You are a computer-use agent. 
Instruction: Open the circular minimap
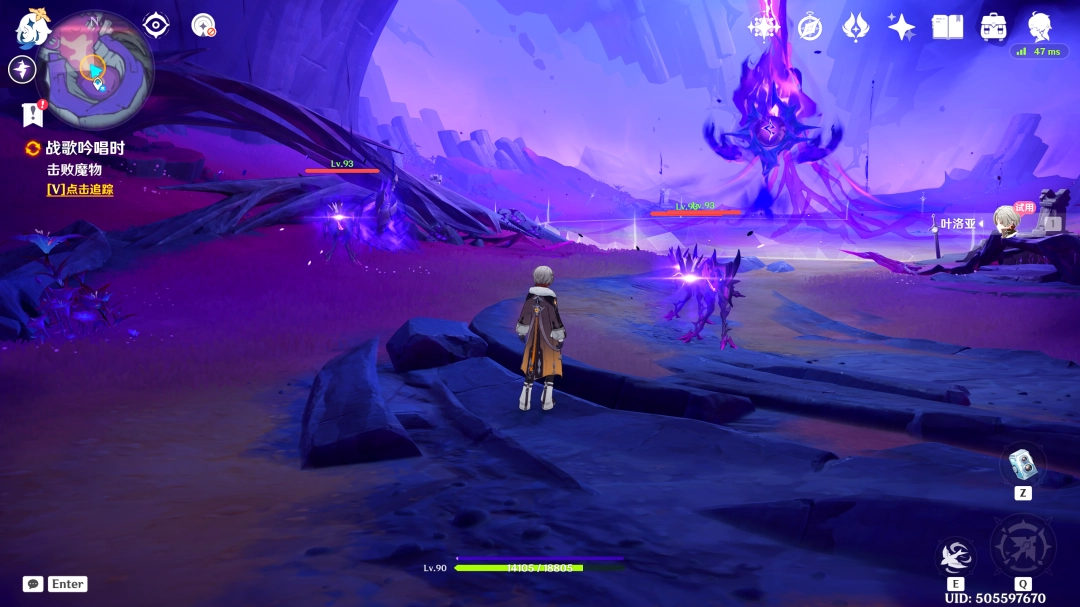[x=95, y=68]
